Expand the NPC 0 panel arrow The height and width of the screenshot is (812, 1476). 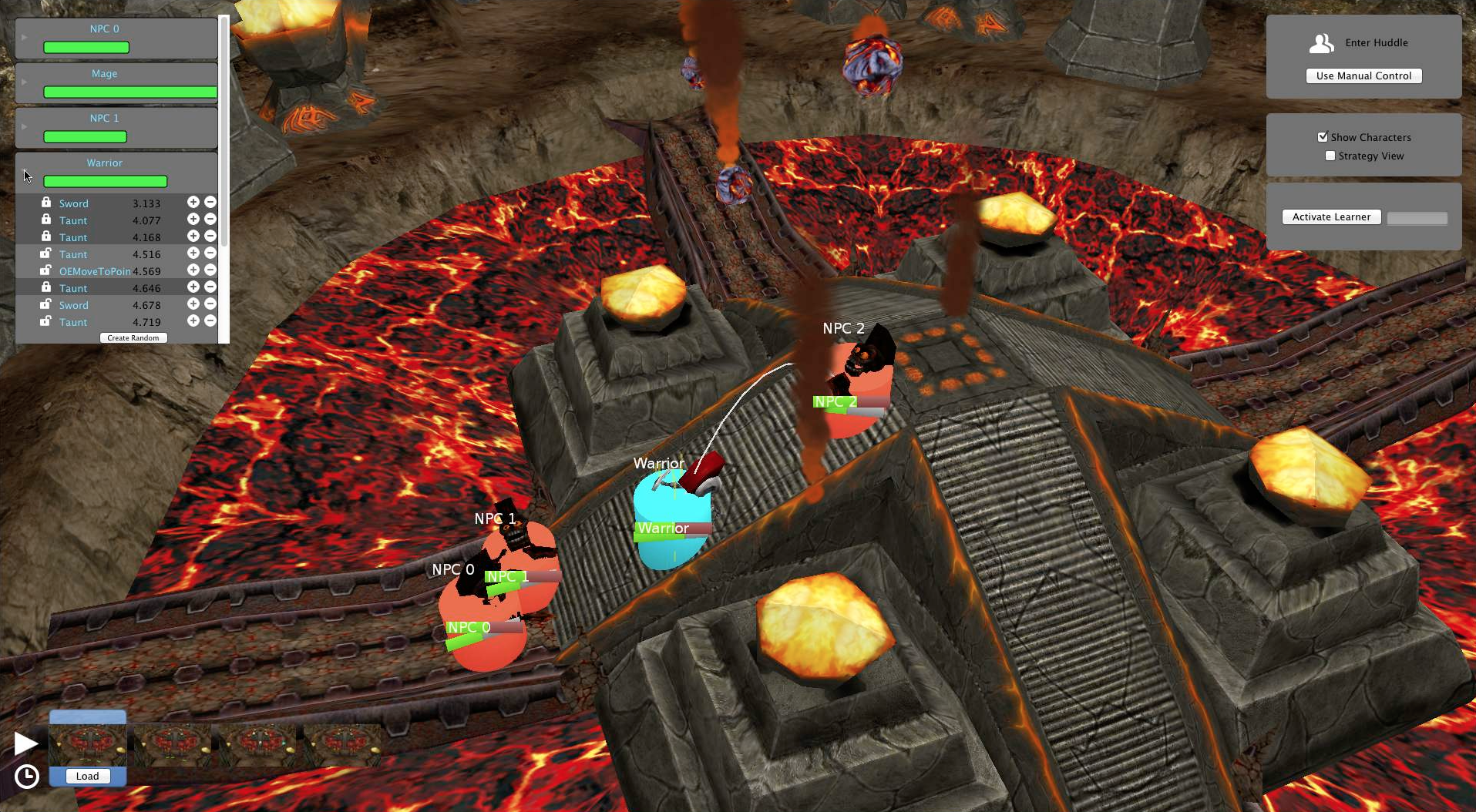[x=24, y=37]
